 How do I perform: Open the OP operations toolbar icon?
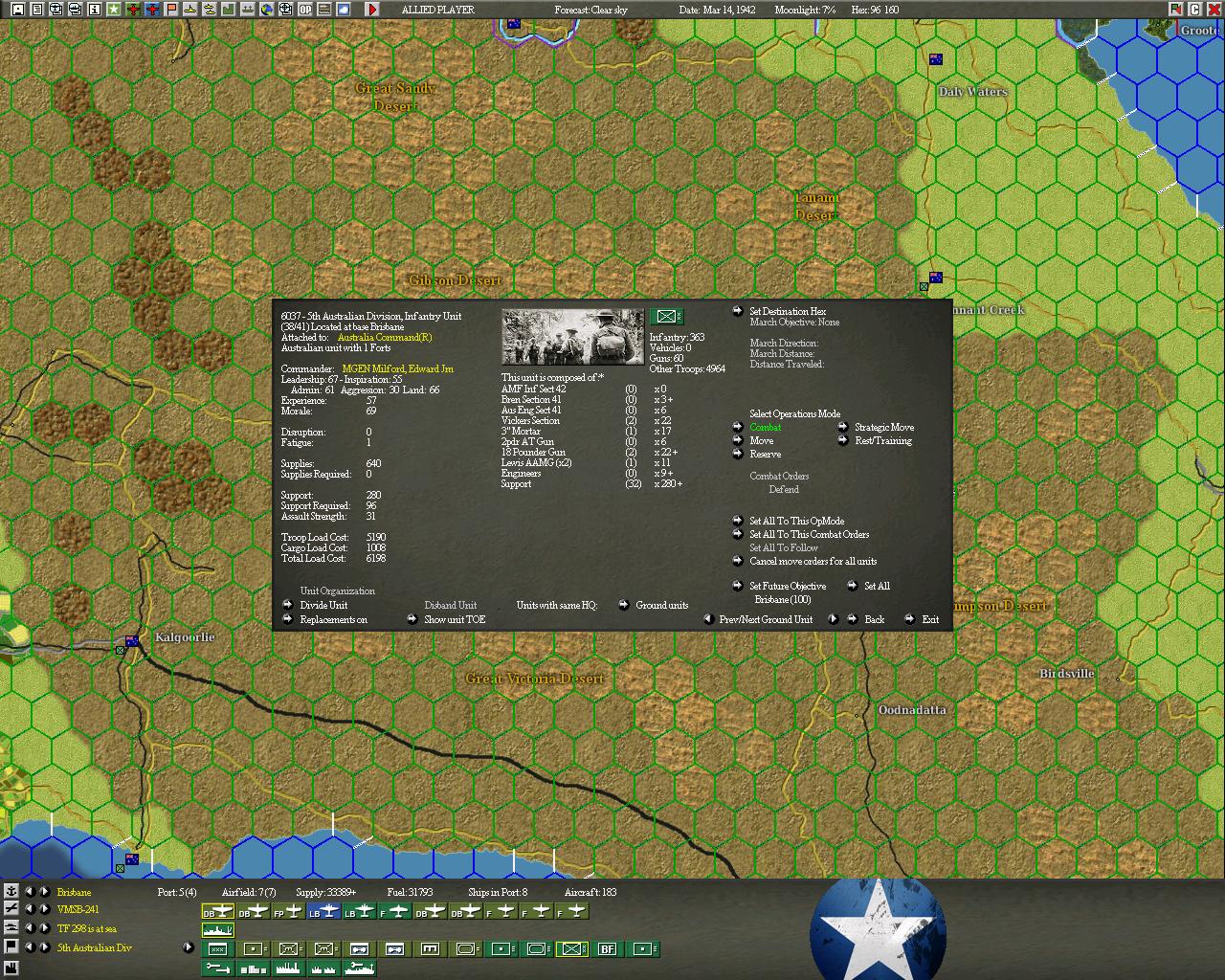coord(305,10)
